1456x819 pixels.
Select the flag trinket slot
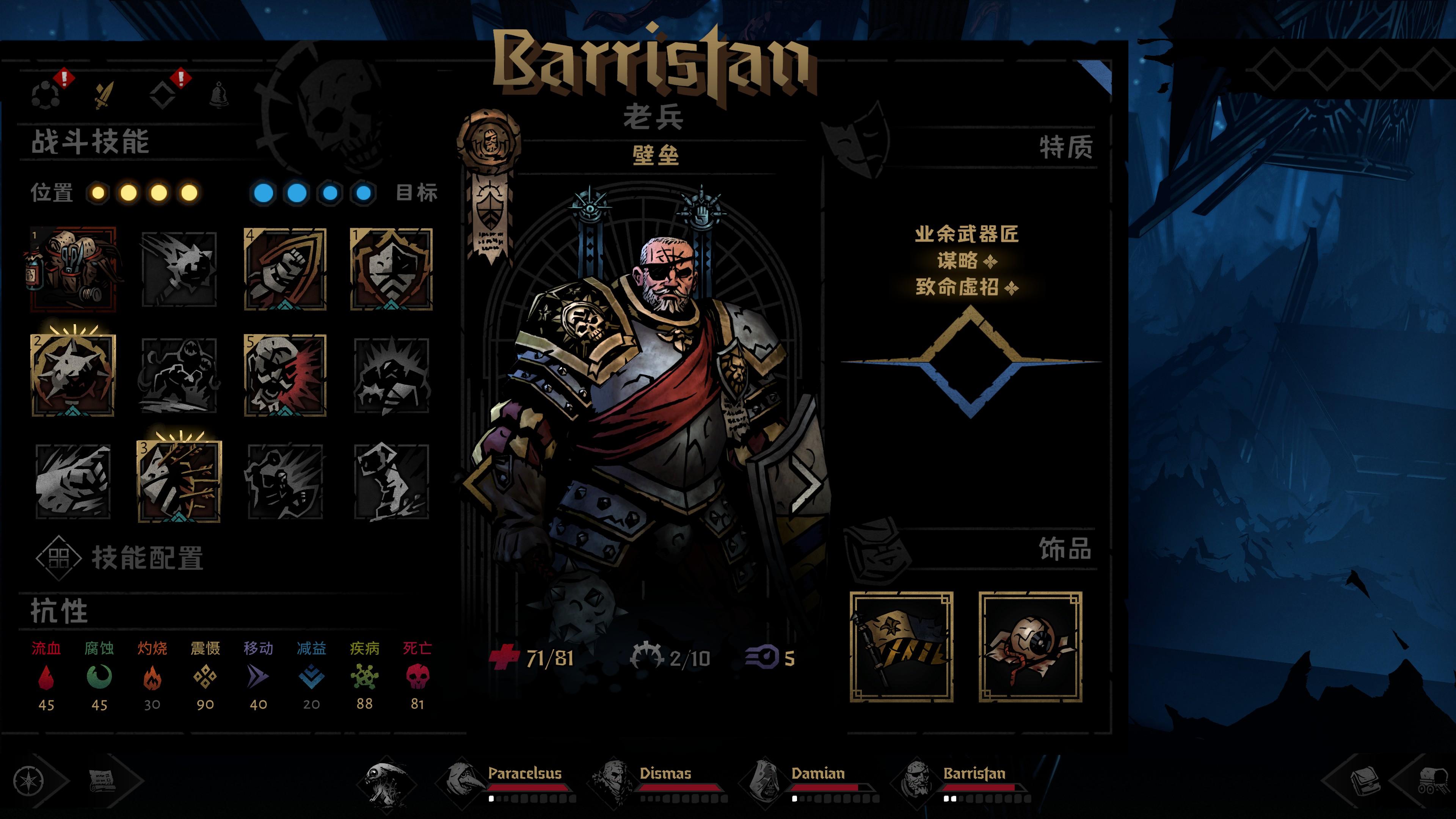[x=901, y=646]
